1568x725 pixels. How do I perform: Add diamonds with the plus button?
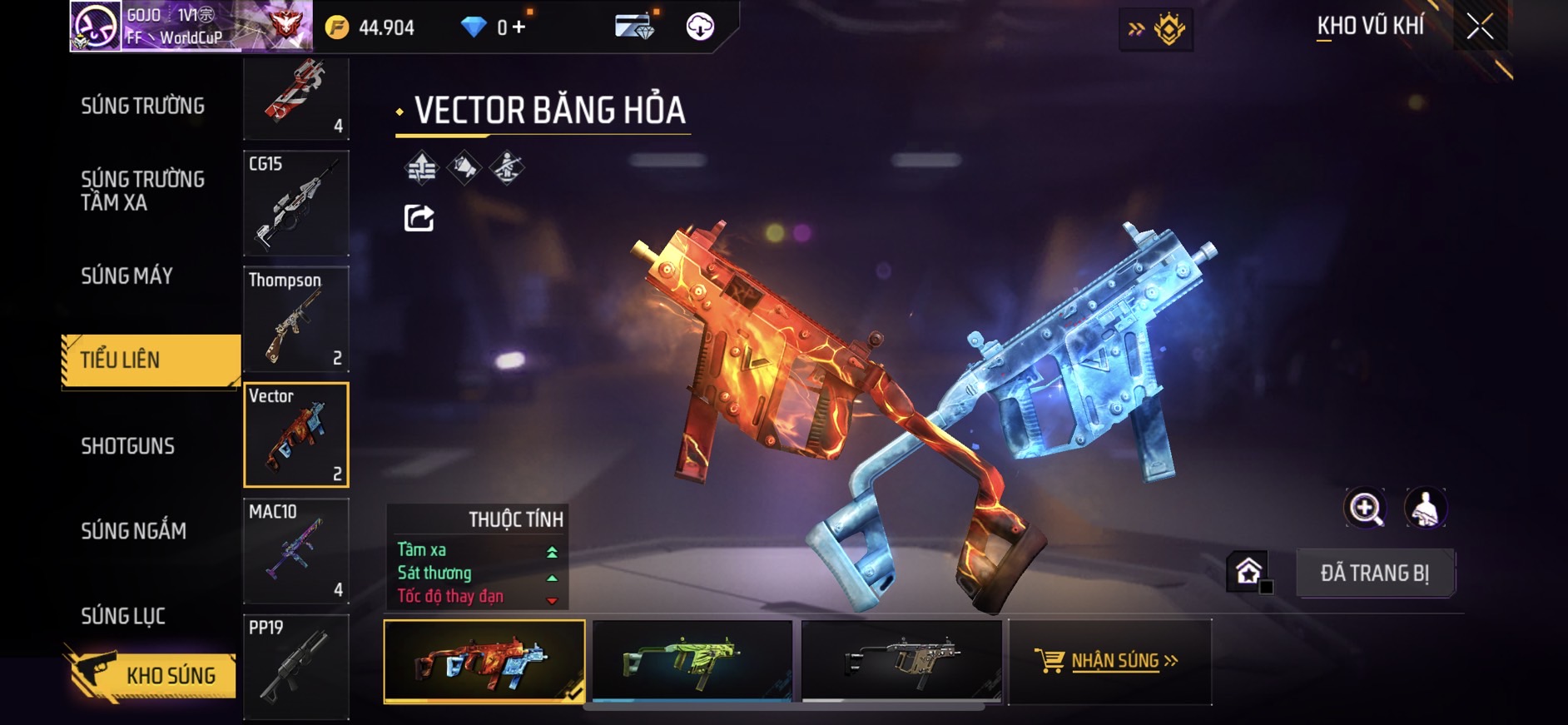tap(519, 27)
